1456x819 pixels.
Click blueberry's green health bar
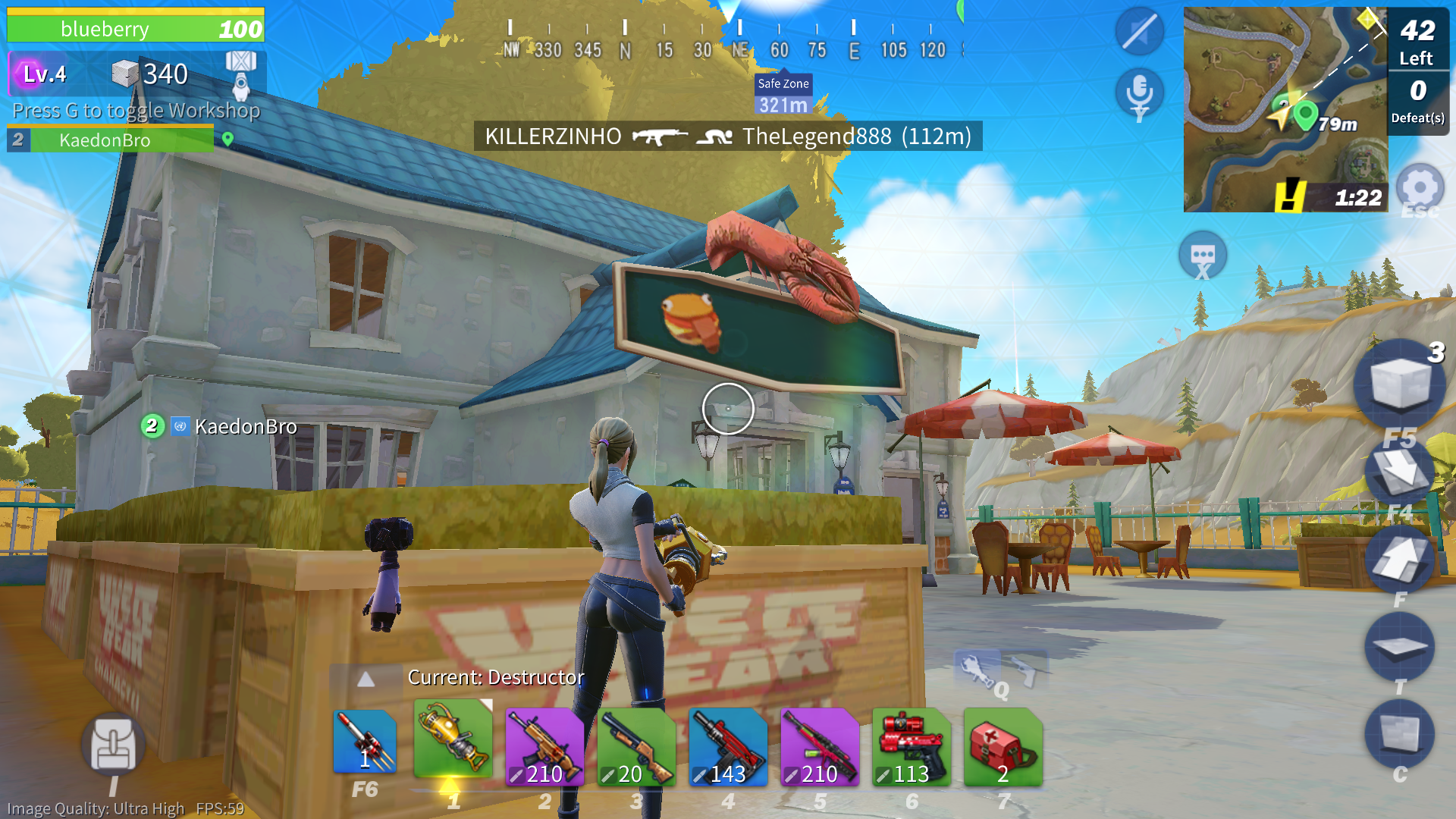click(135, 29)
